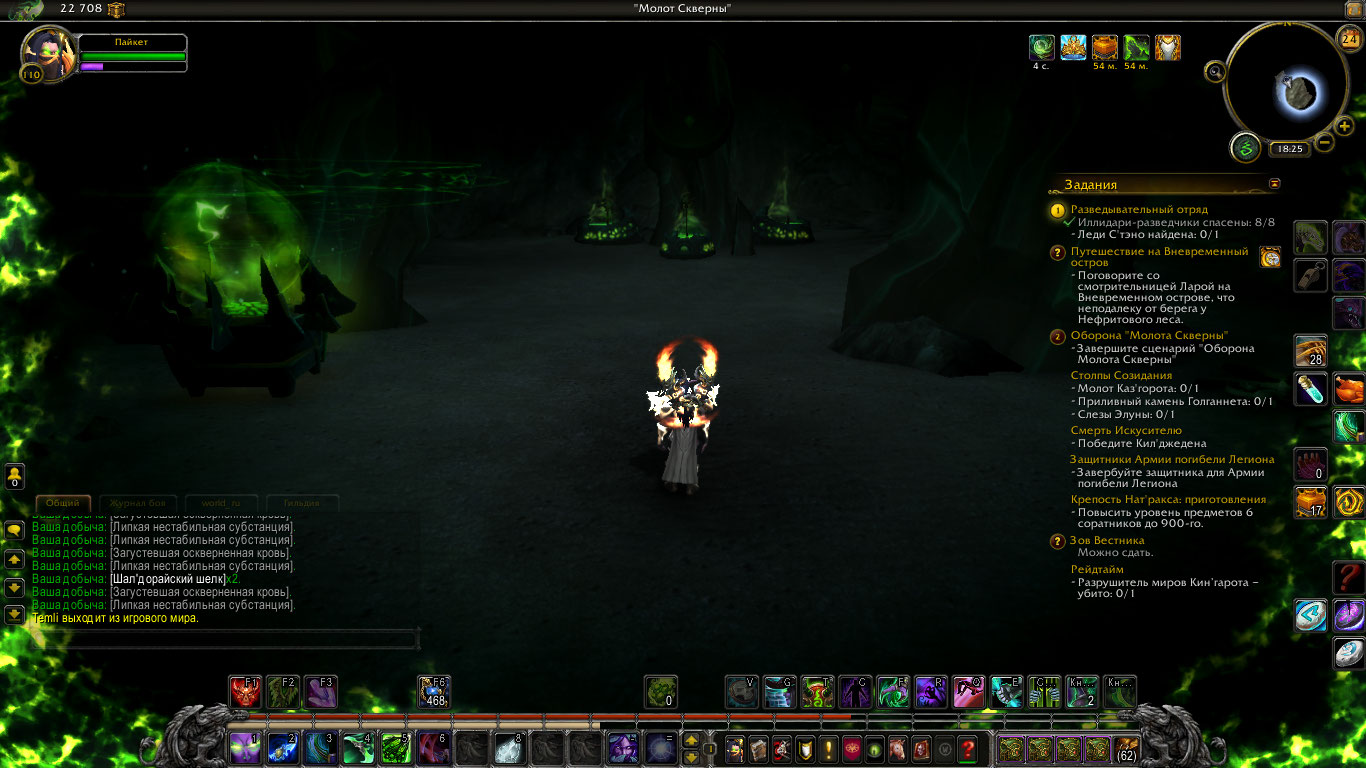This screenshot has height=768, width=1366.
Task: Collapse the Задания quest tracker
Action: coord(1274,184)
